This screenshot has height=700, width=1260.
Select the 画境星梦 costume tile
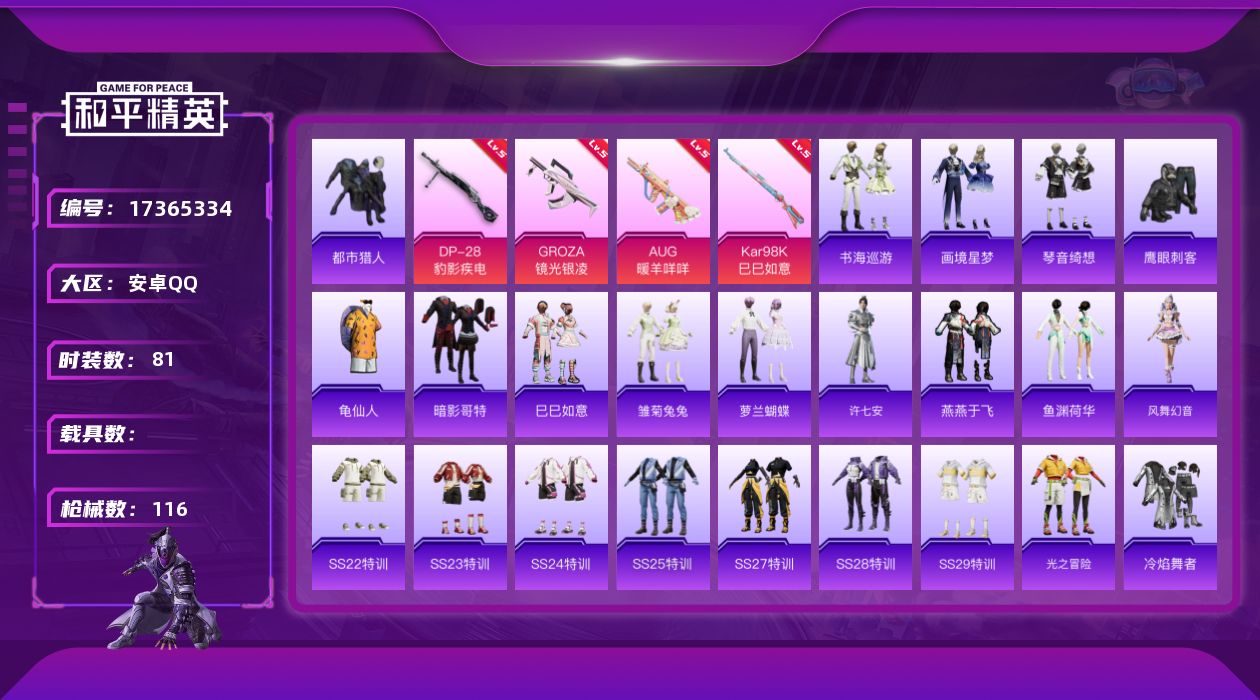[967, 210]
